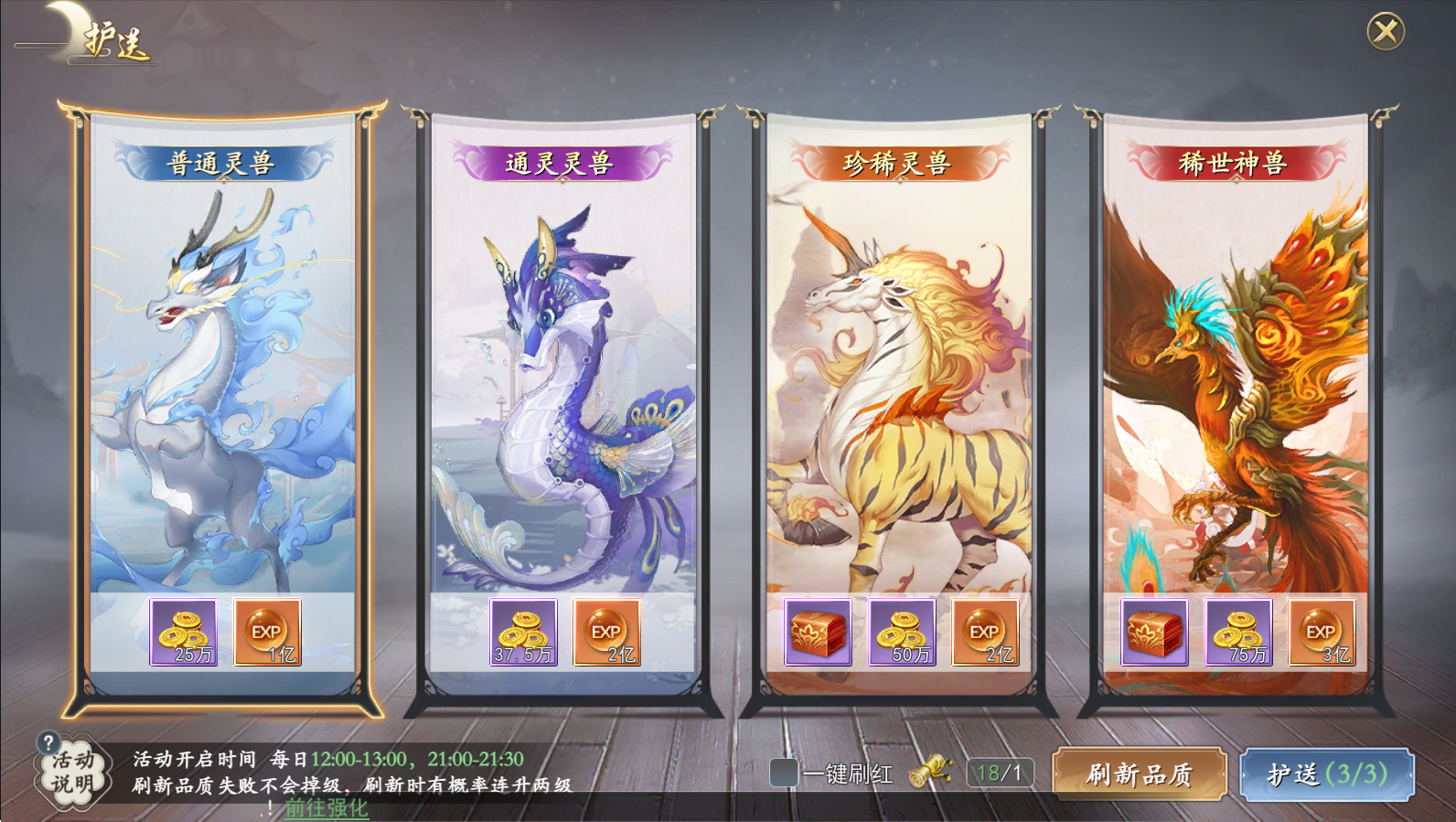This screenshot has height=822, width=1456.
Task: Close the 护送 escort window
Action: (1386, 32)
